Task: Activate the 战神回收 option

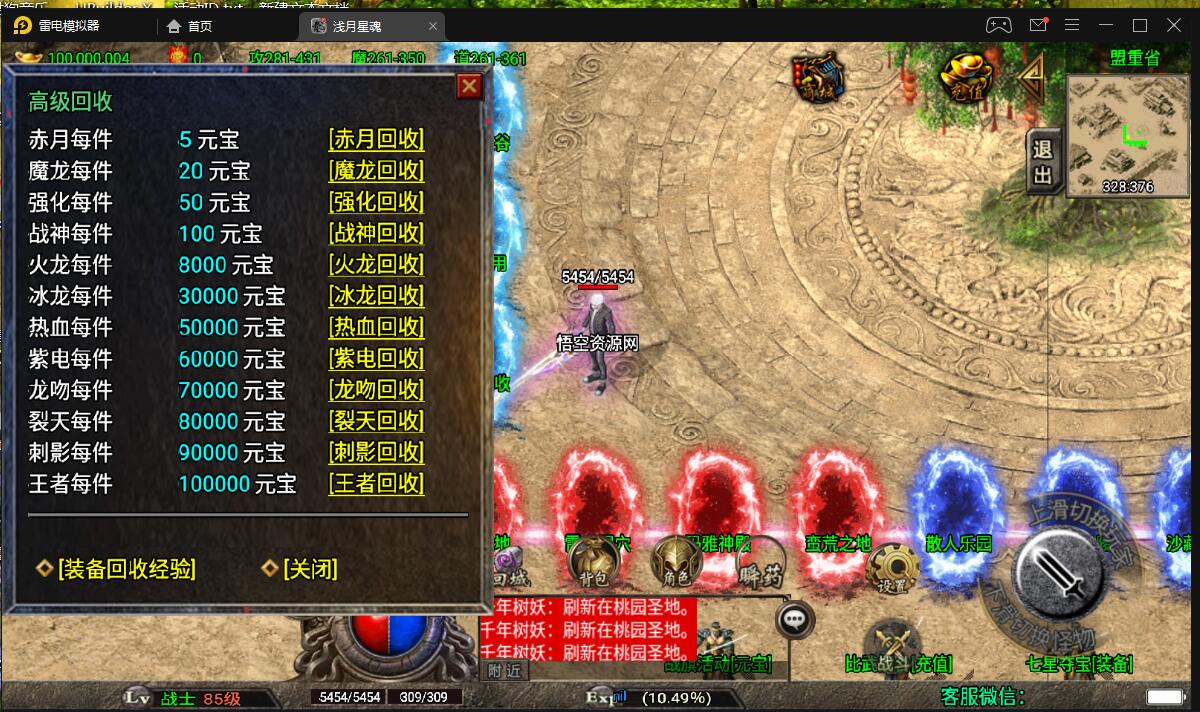Action: 376,233
